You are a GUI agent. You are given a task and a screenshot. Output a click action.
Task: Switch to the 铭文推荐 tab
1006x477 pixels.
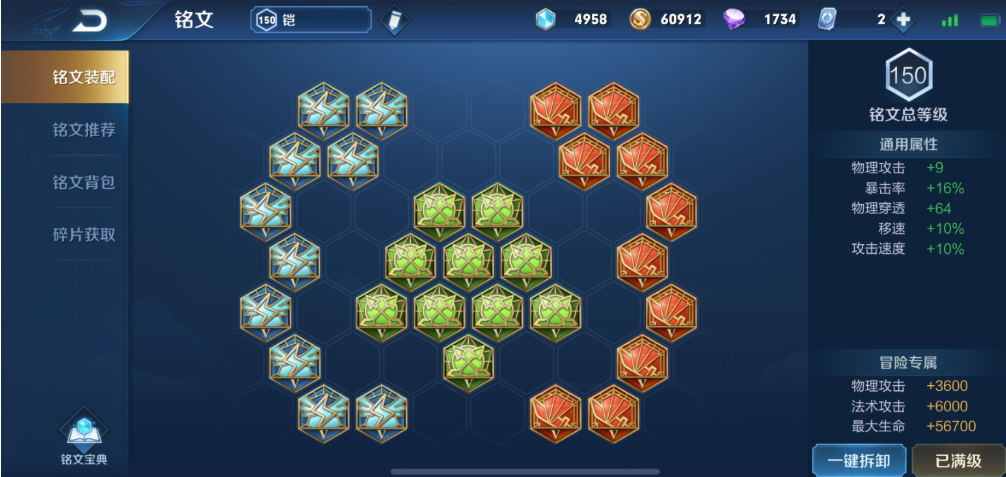pyautogui.click(x=83, y=129)
